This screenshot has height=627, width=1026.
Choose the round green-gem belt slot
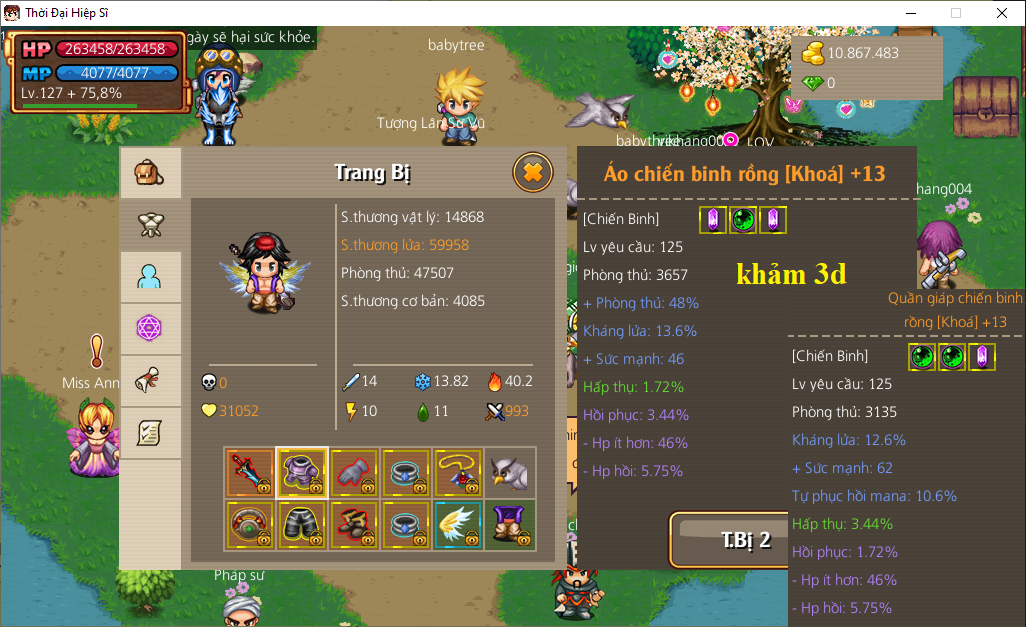[250, 525]
